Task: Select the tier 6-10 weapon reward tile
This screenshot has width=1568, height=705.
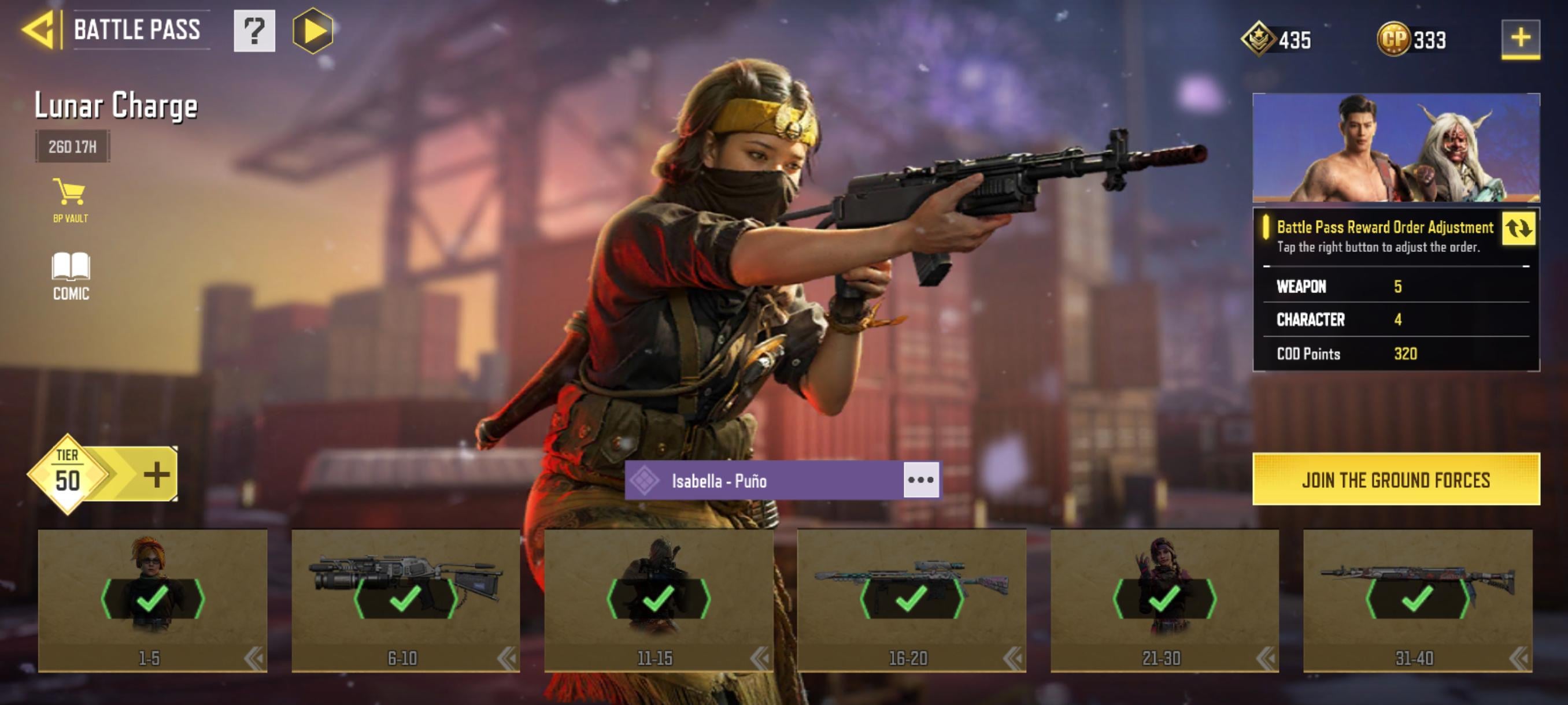Action: [x=405, y=599]
